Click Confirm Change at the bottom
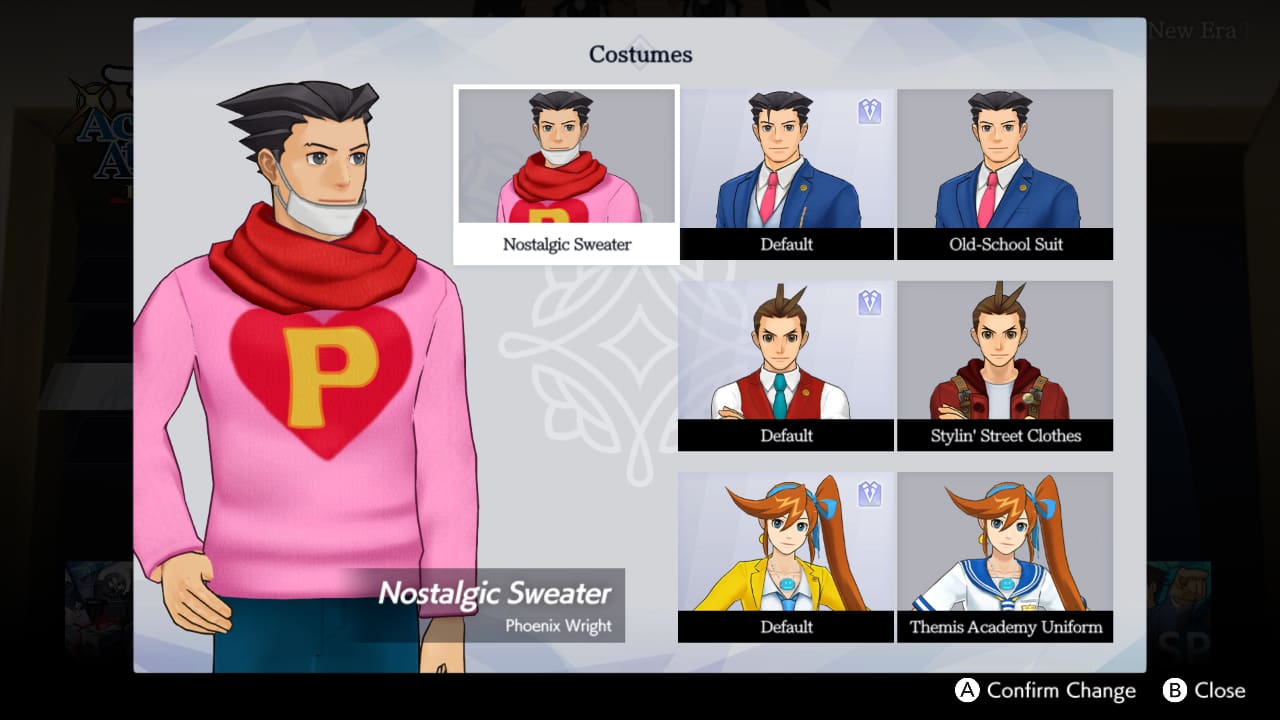This screenshot has height=720, width=1280. [1060, 690]
